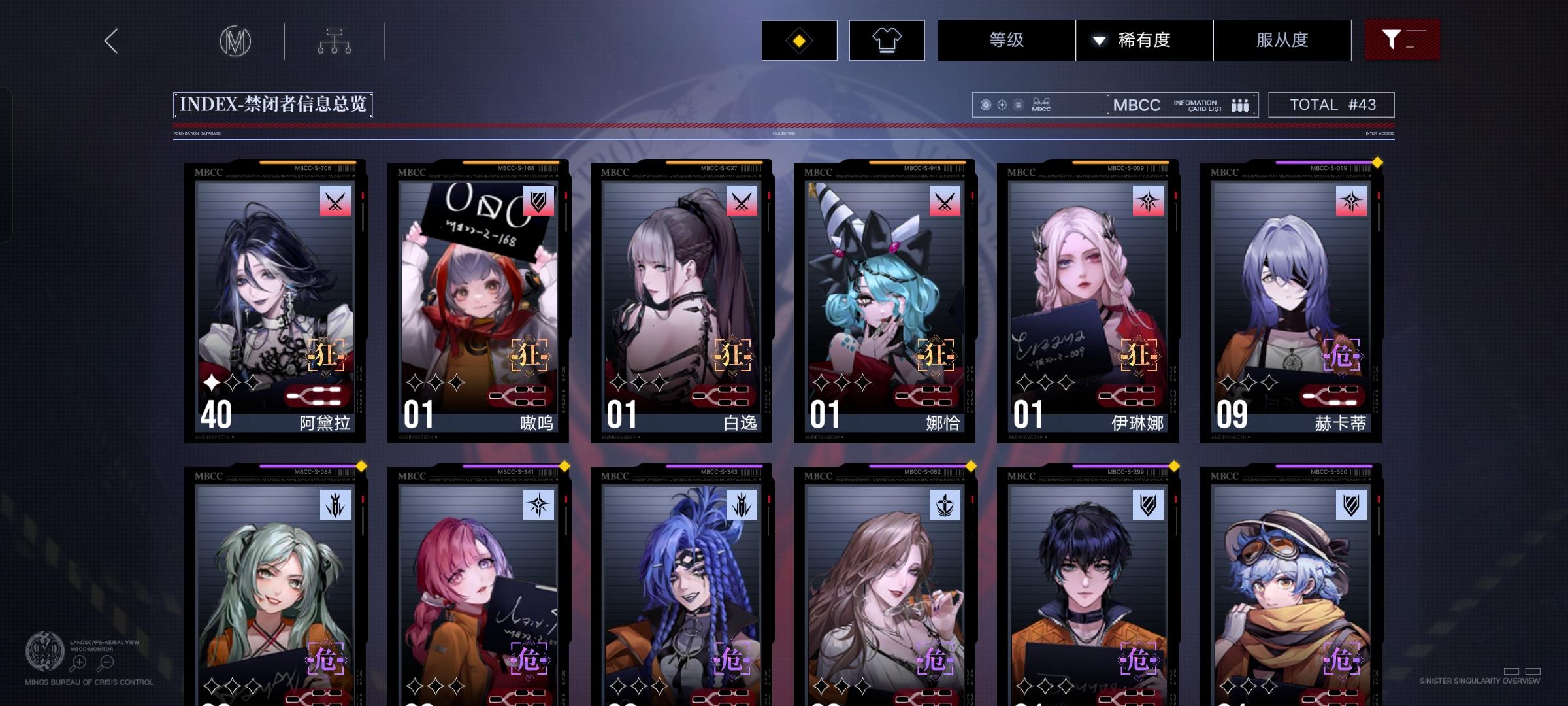This screenshot has height=706, width=1568.
Task: Click the attack class icon on 阿黛拉's card
Action: coord(335,201)
